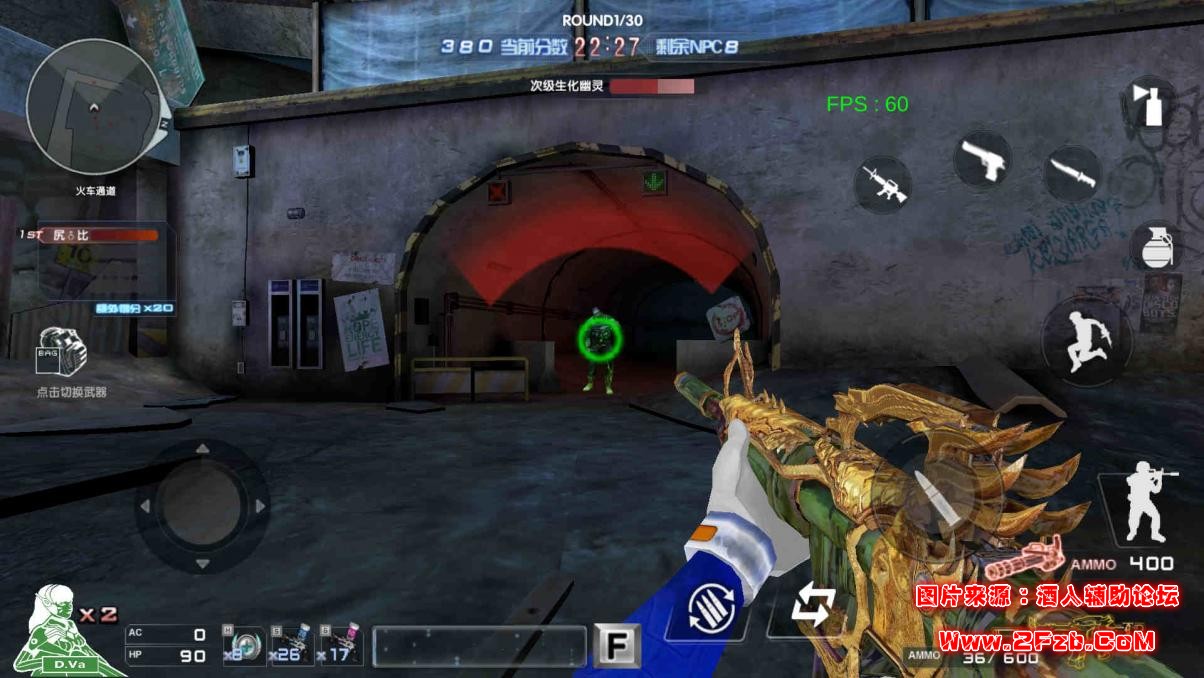Tap the swap arrows button

pyautogui.click(x=813, y=606)
